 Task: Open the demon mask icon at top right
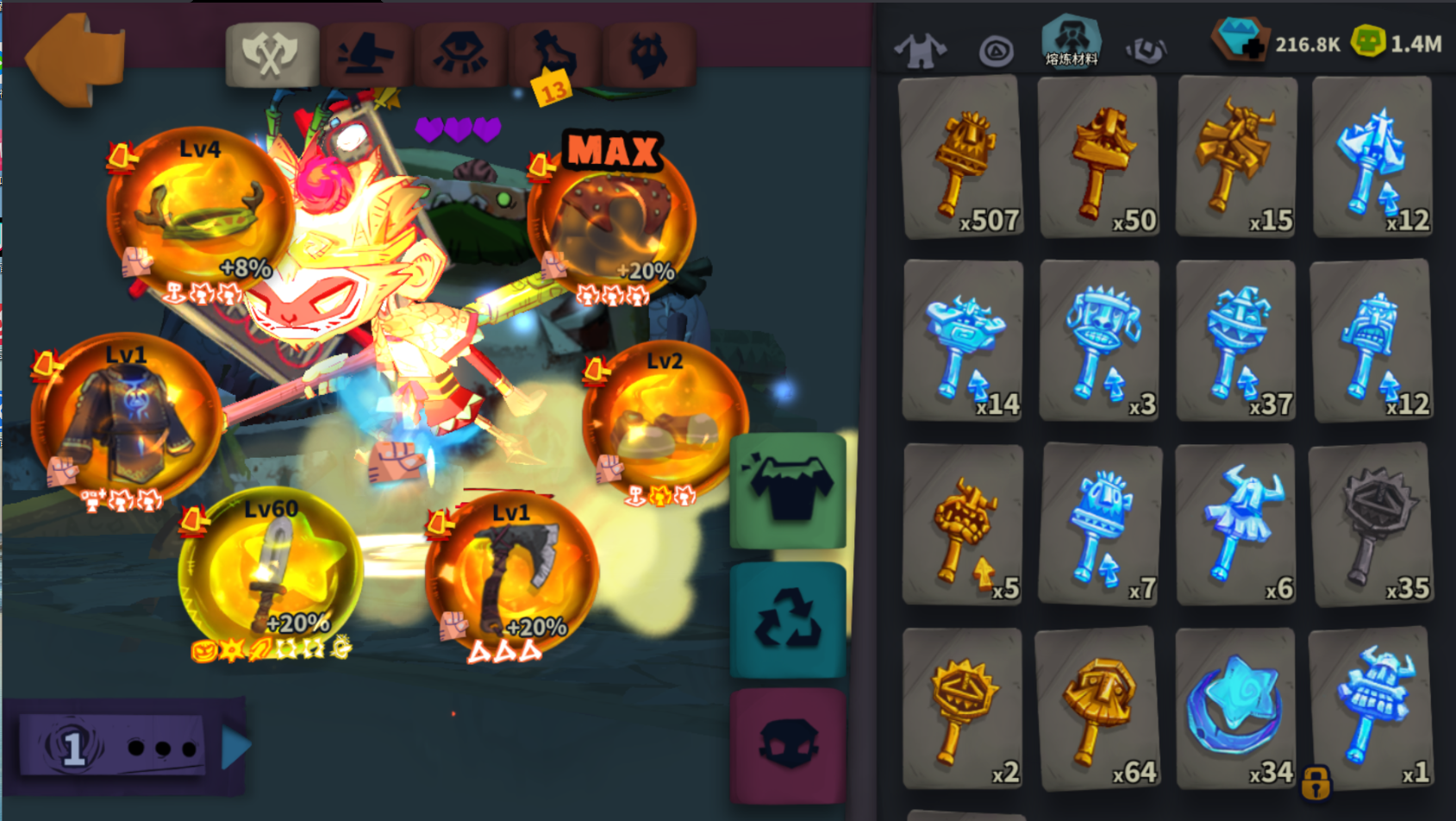[x=651, y=52]
